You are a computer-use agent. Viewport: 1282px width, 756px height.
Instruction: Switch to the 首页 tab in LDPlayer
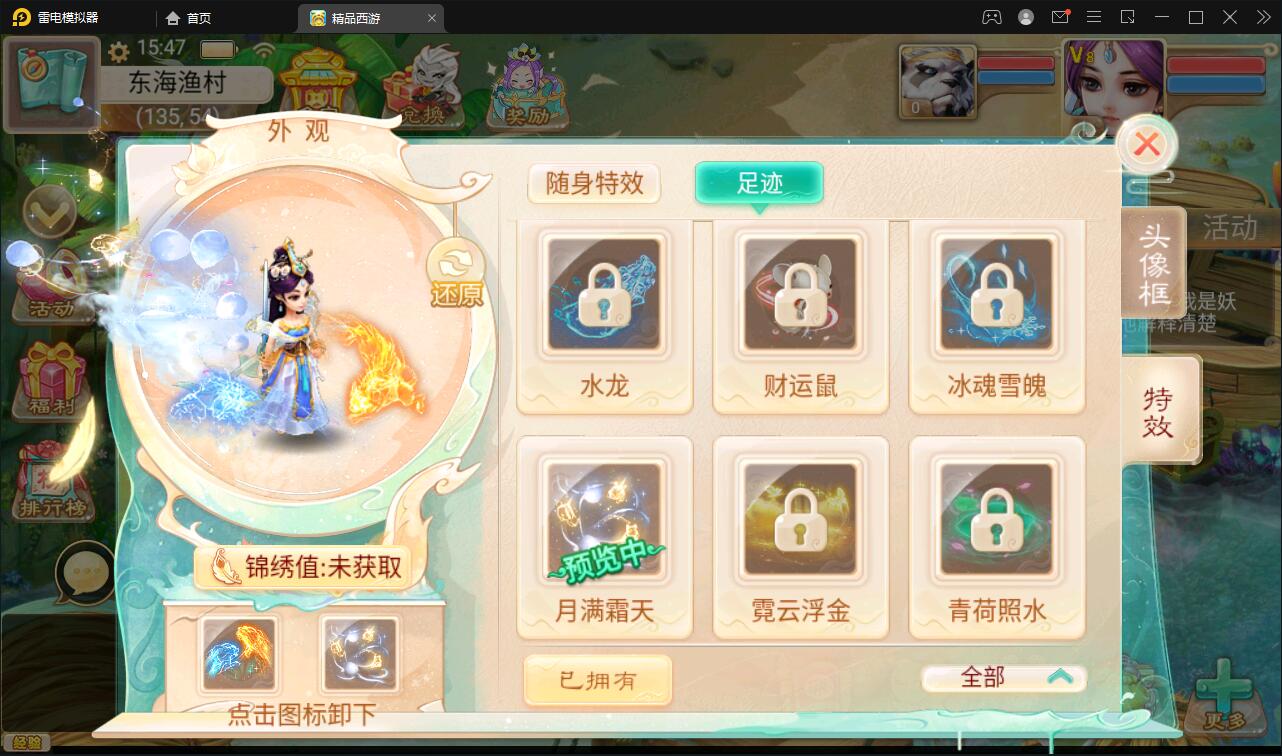pos(200,17)
